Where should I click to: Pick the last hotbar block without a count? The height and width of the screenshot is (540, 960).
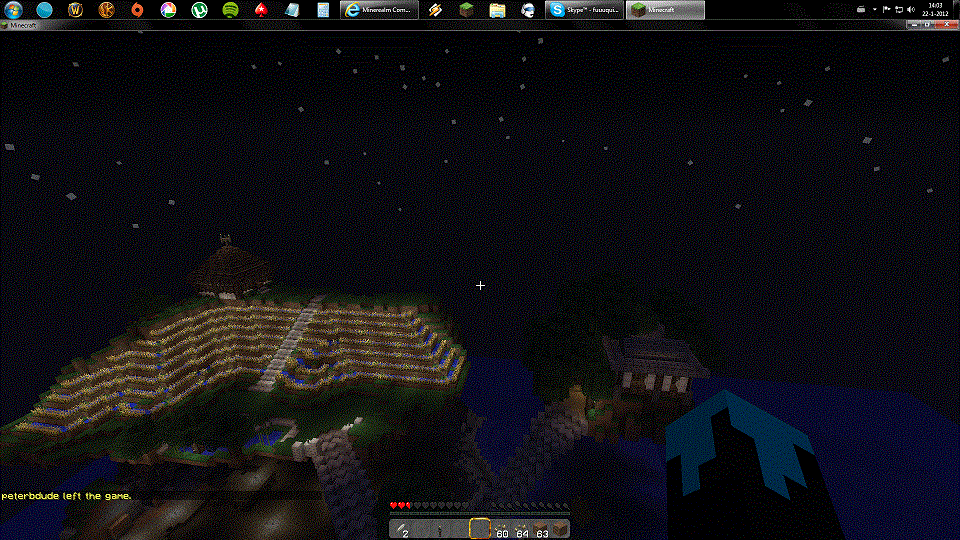(560, 529)
